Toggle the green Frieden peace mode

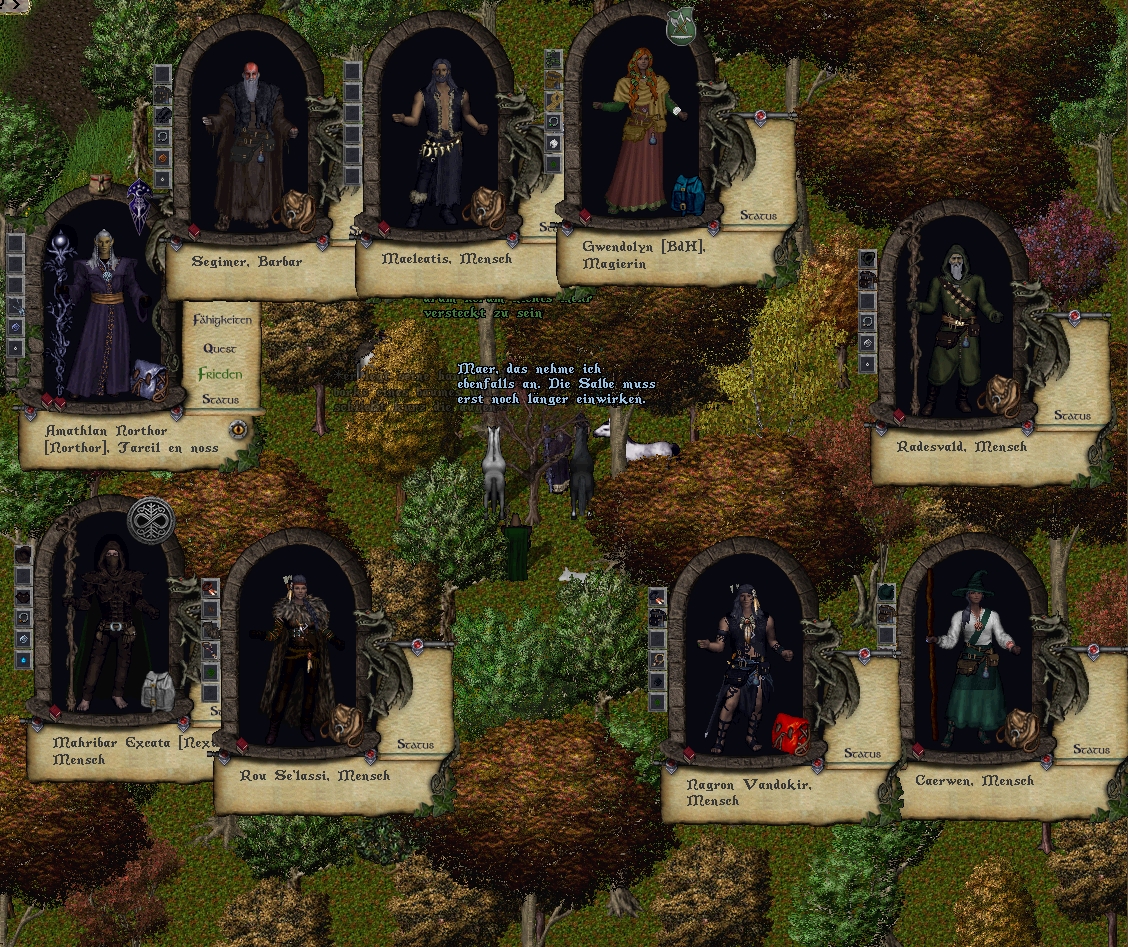point(220,374)
